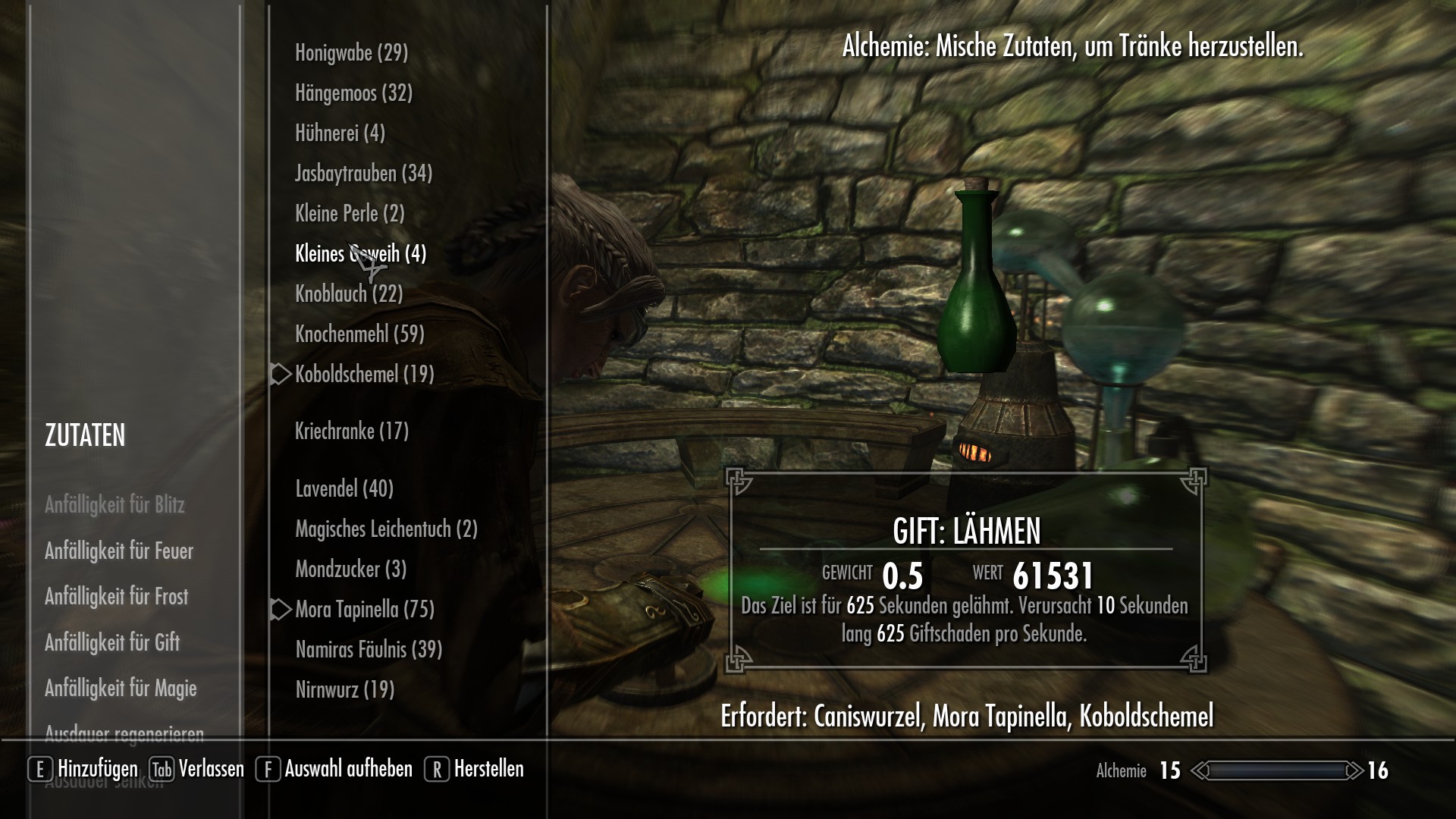This screenshot has width=1456, height=819.
Task: Select the Lavendel ingredient
Action: (344, 490)
